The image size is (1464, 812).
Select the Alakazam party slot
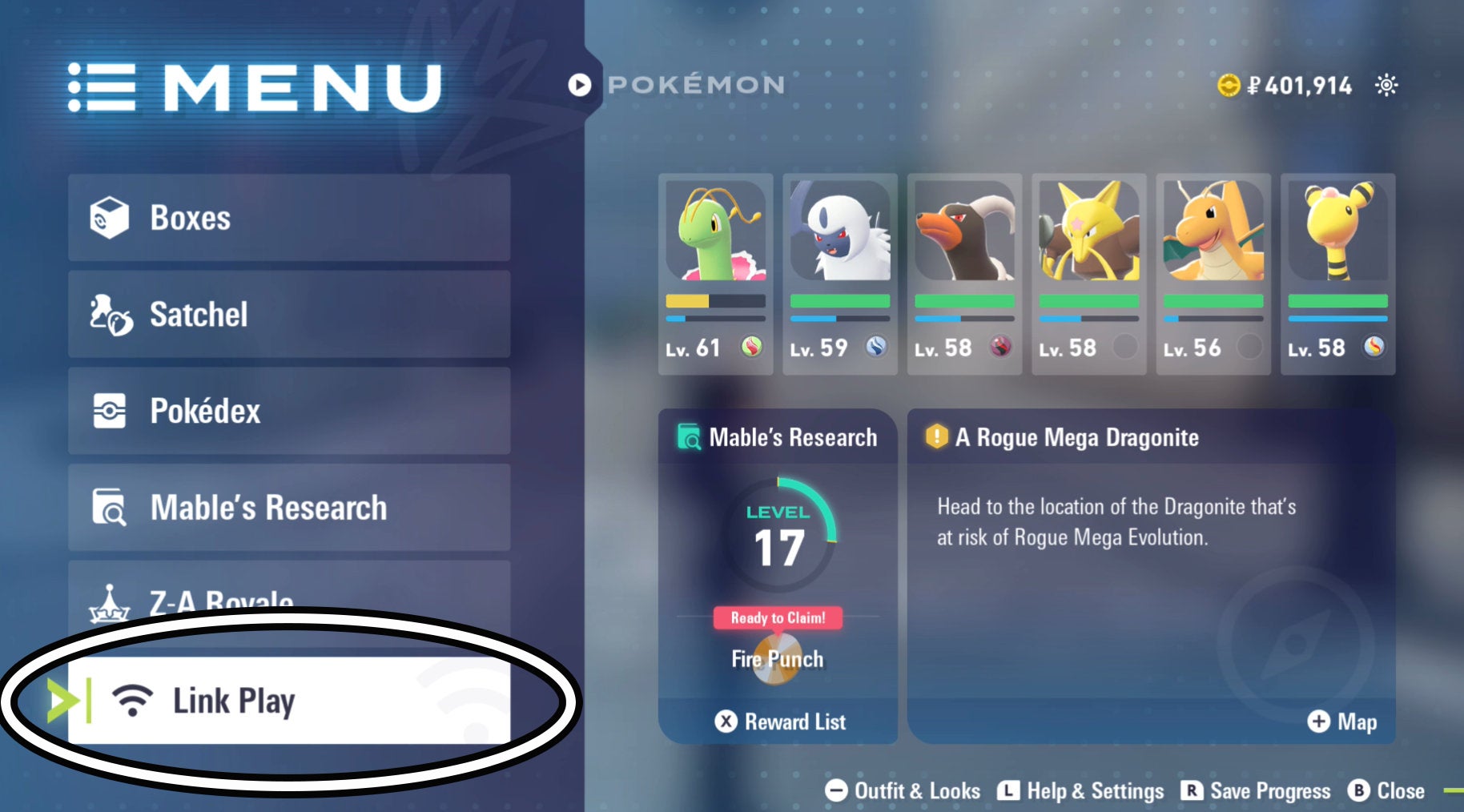pos(1088,274)
